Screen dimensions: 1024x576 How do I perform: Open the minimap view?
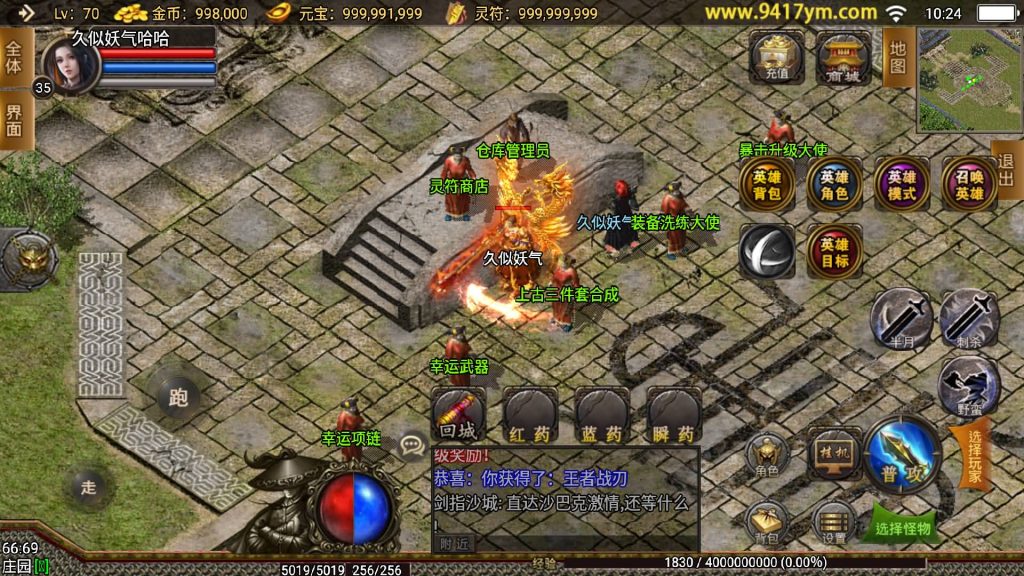[x=968, y=79]
